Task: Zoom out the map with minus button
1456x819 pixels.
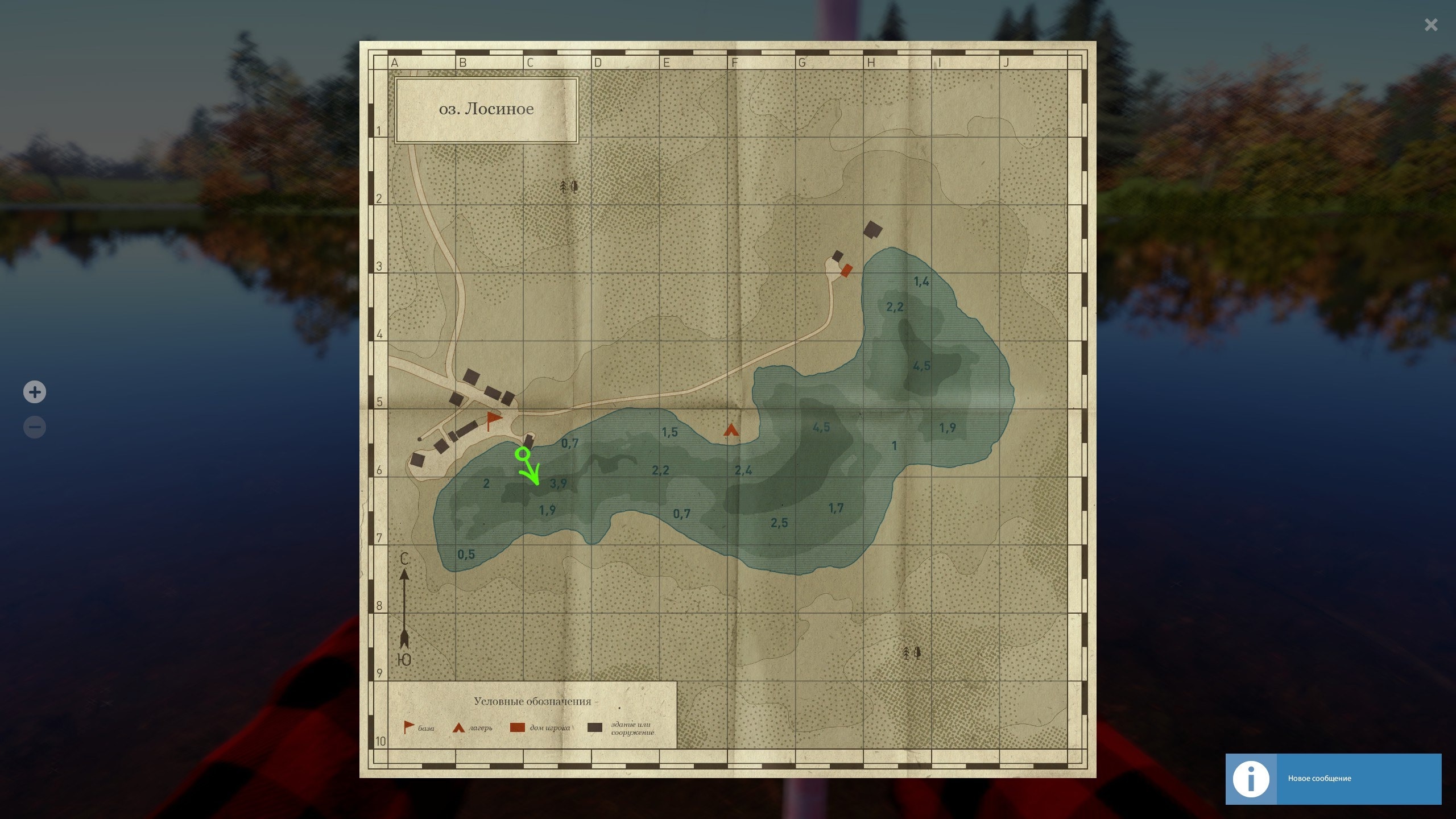Action: [x=35, y=427]
